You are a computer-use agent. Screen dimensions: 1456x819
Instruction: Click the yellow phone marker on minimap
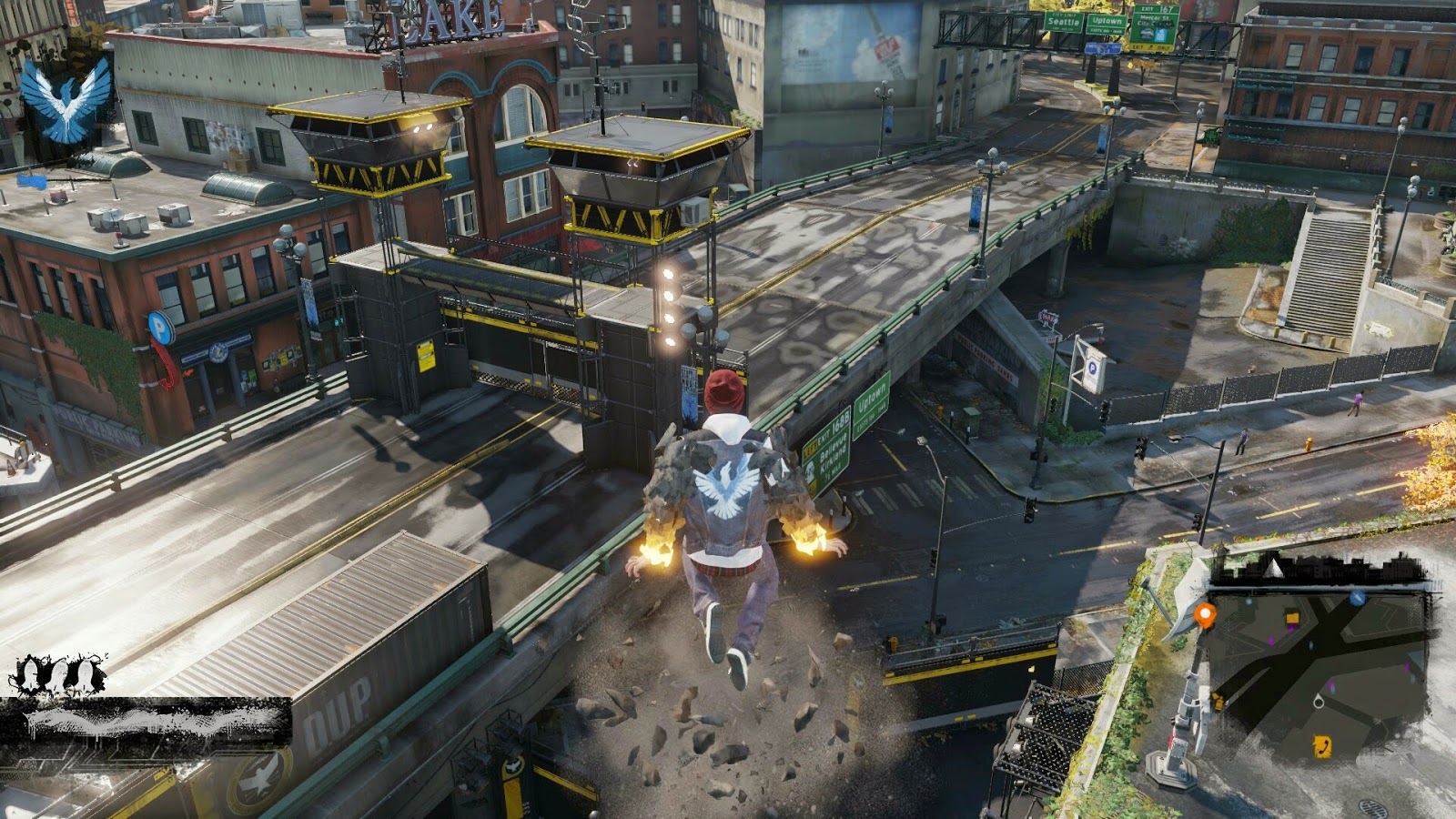[x=1321, y=747]
